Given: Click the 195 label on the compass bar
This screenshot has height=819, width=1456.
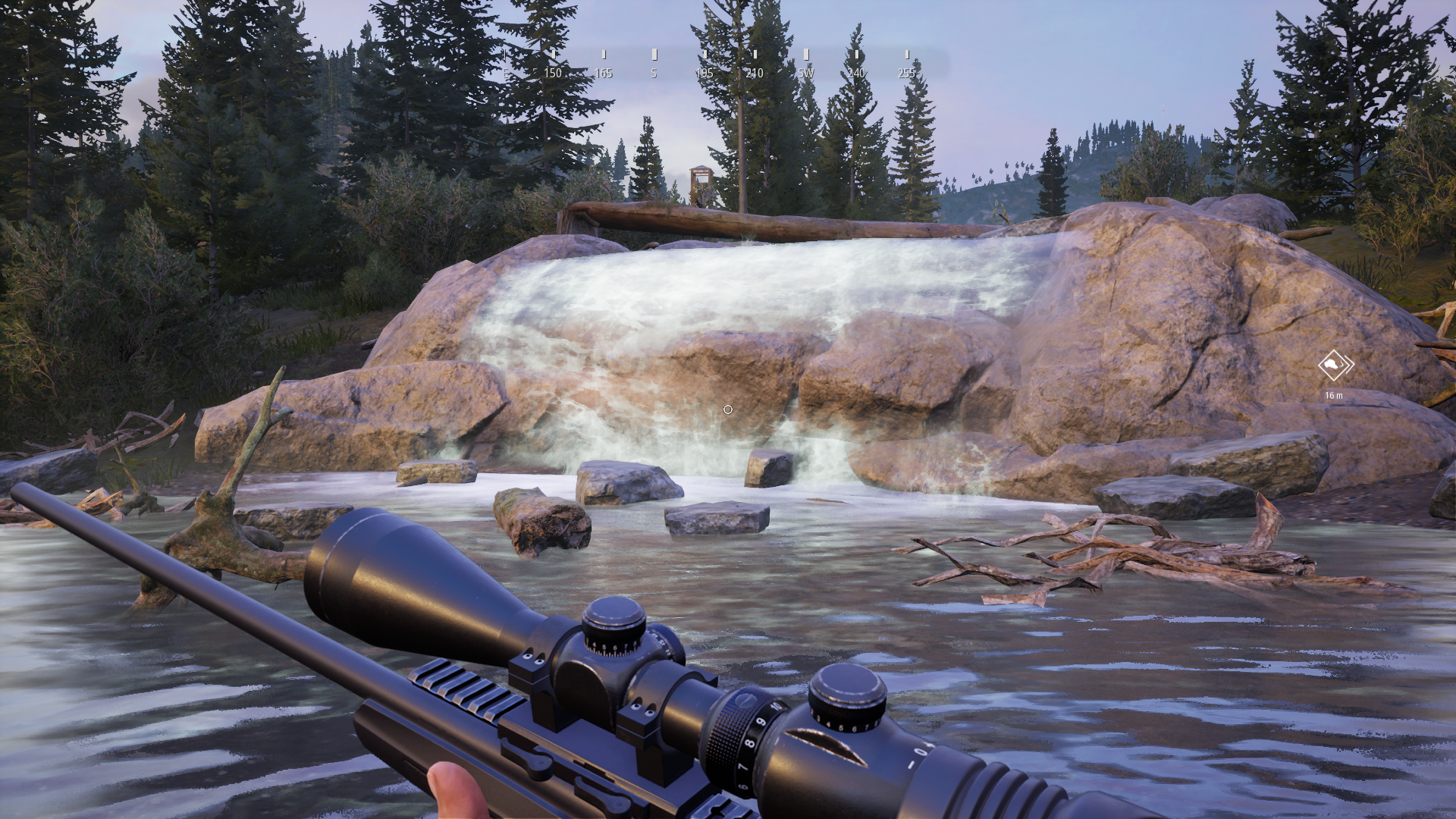Looking at the screenshot, I should click(x=704, y=74).
